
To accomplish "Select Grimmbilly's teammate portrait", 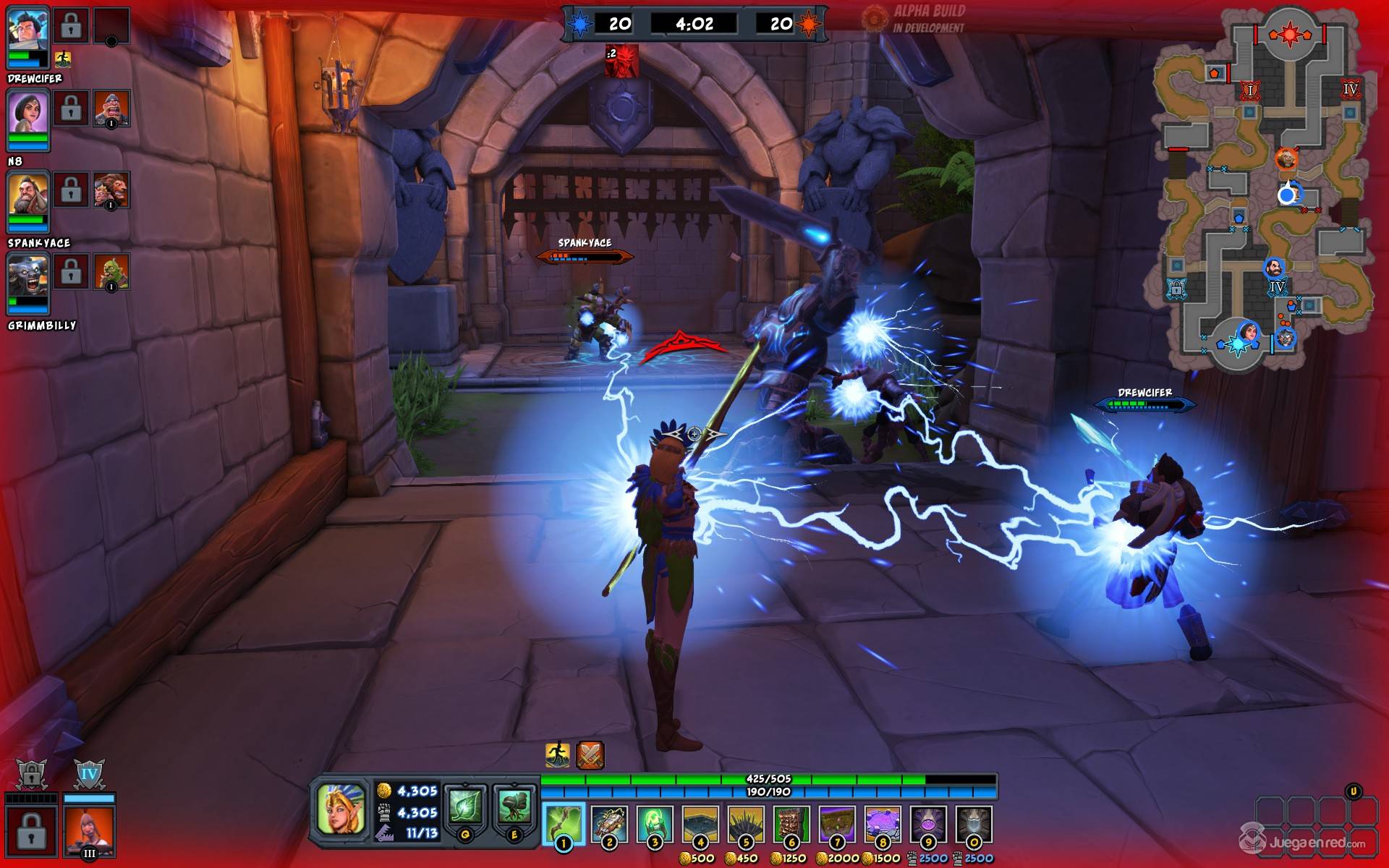I will [x=28, y=276].
